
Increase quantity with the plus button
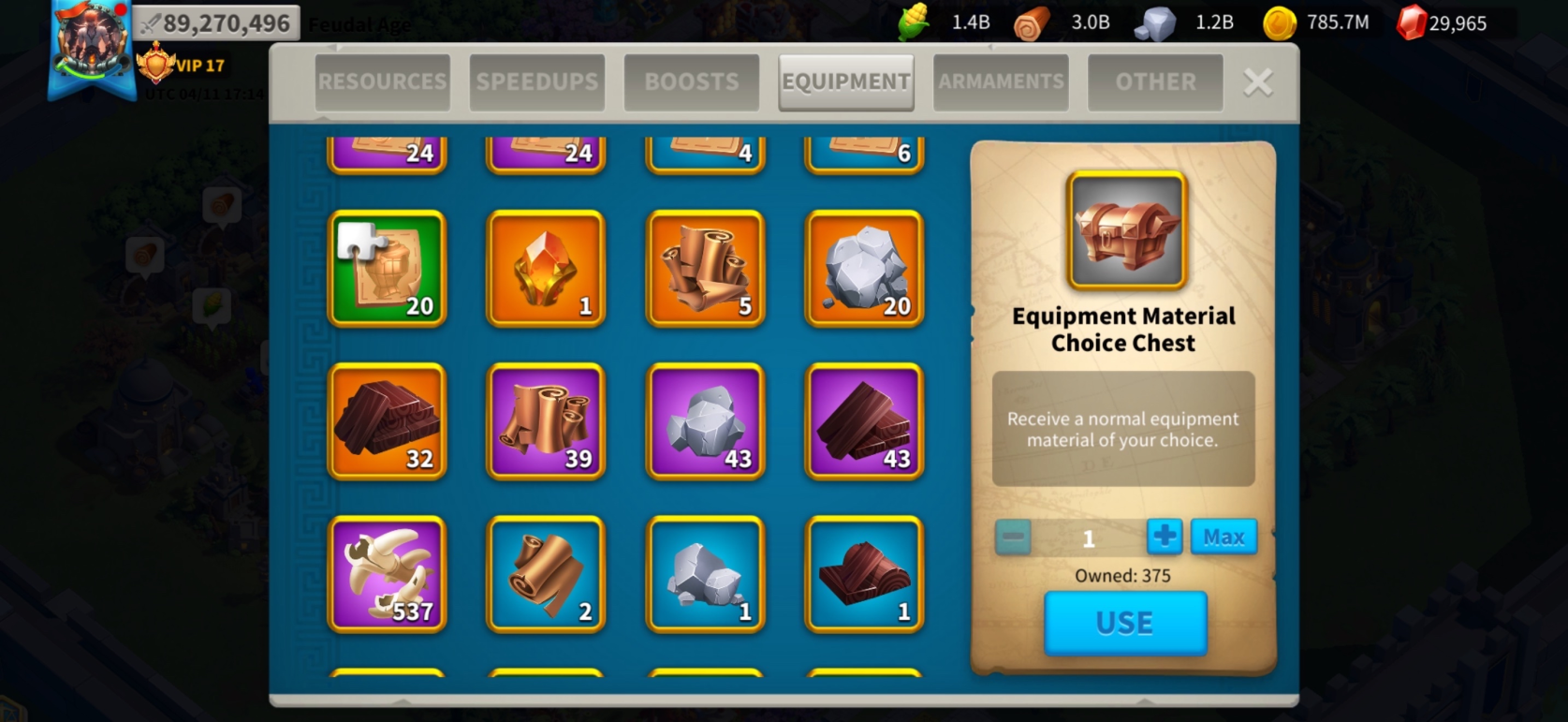[1165, 538]
